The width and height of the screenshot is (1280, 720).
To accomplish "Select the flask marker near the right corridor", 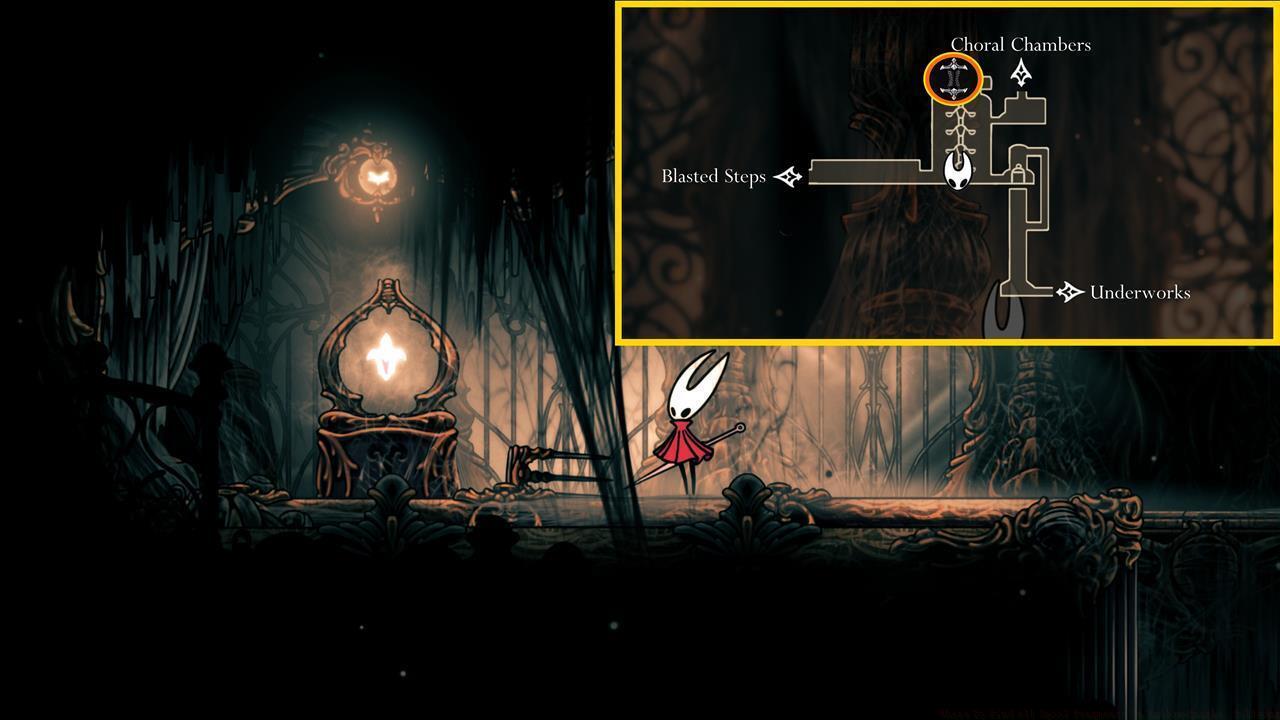I will click(x=1018, y=173).
